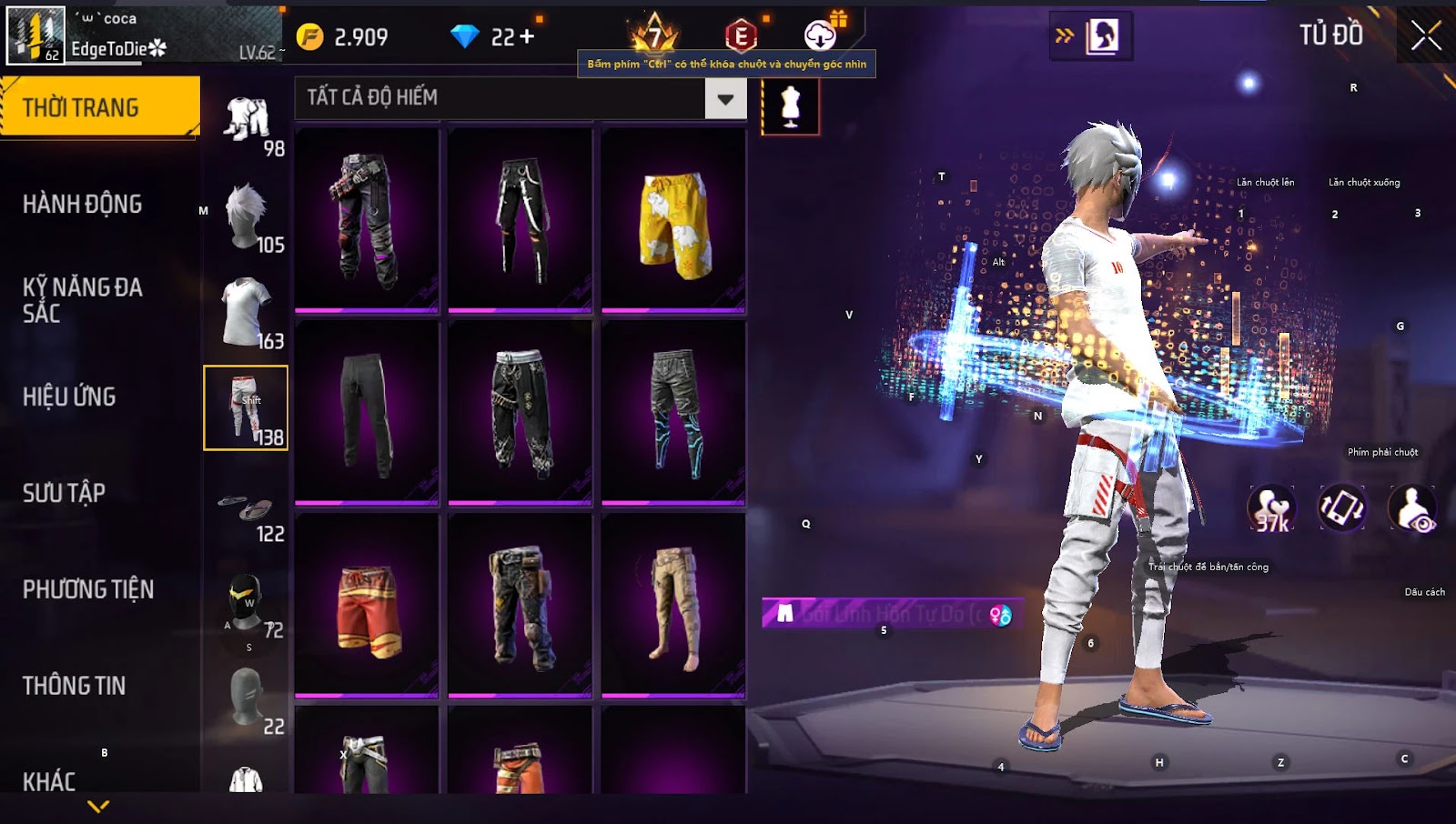The image size is (1456, 824).
Task: Toggle the character eye view icon
Action: click(1412, 509)
